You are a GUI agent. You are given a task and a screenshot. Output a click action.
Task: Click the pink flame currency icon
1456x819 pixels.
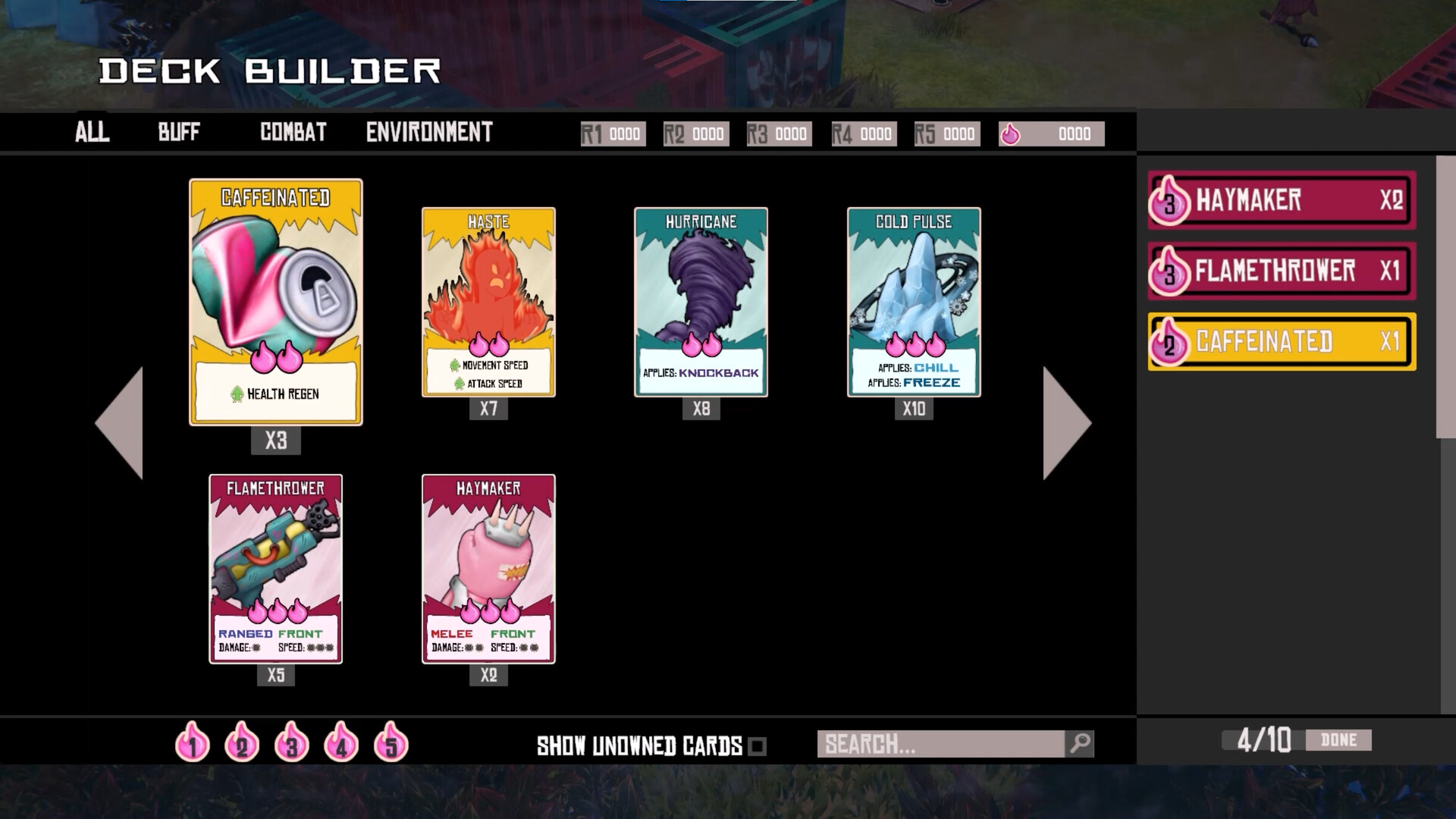tap(1012, 133)
